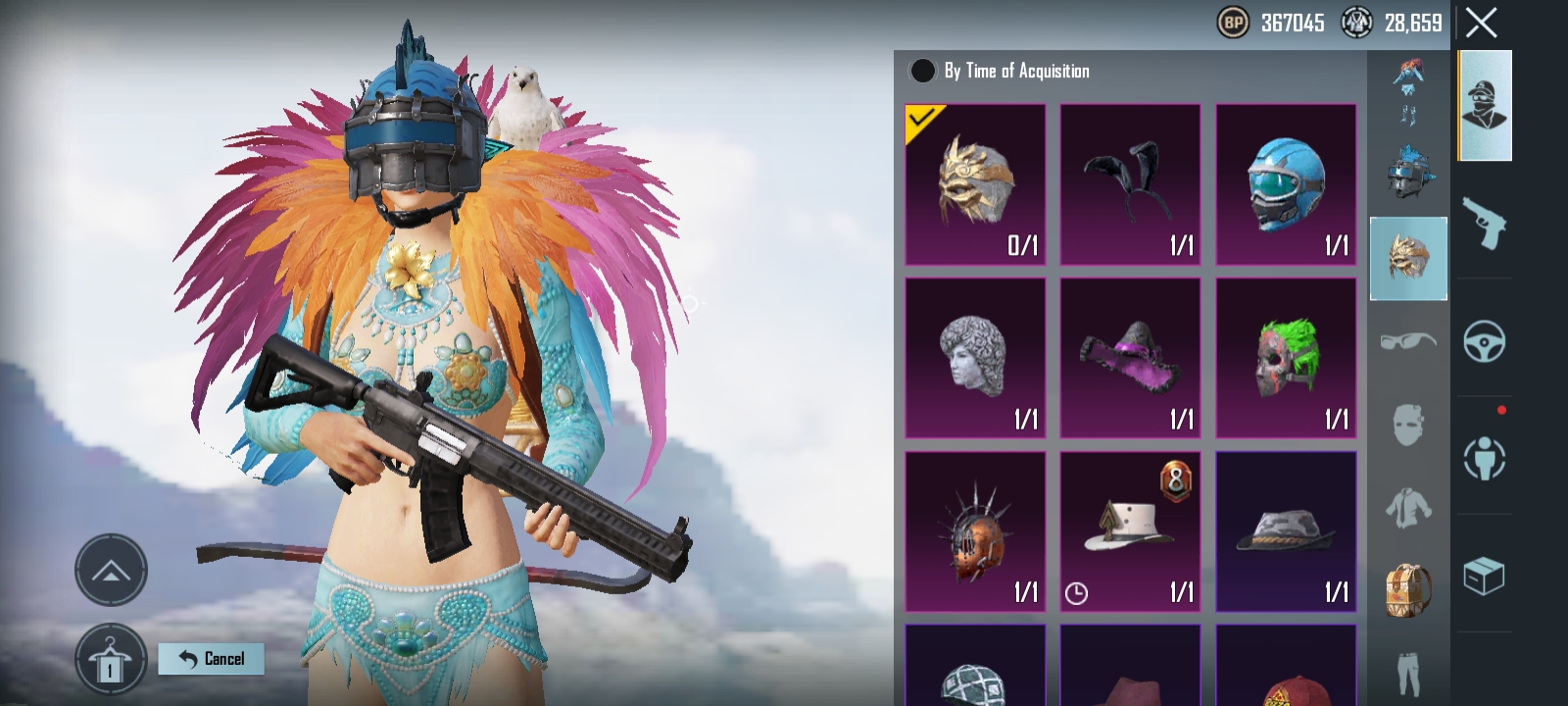Select the grey curly statue head
This screenshot has height=706, width=1568.
pyautogui.click(x=975, y=358)
